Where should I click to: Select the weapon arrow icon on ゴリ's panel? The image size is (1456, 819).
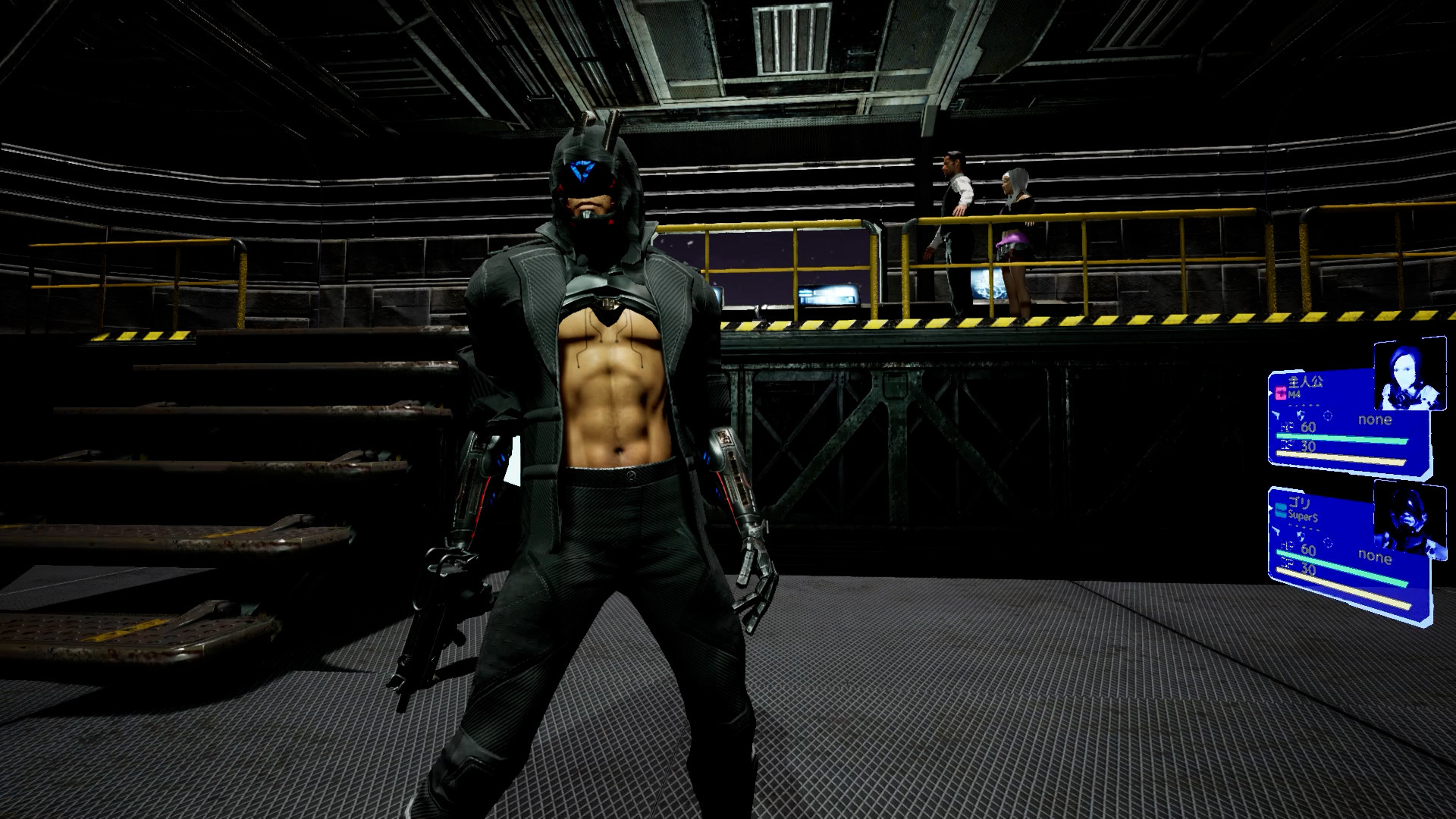(x=1276, y=532)
